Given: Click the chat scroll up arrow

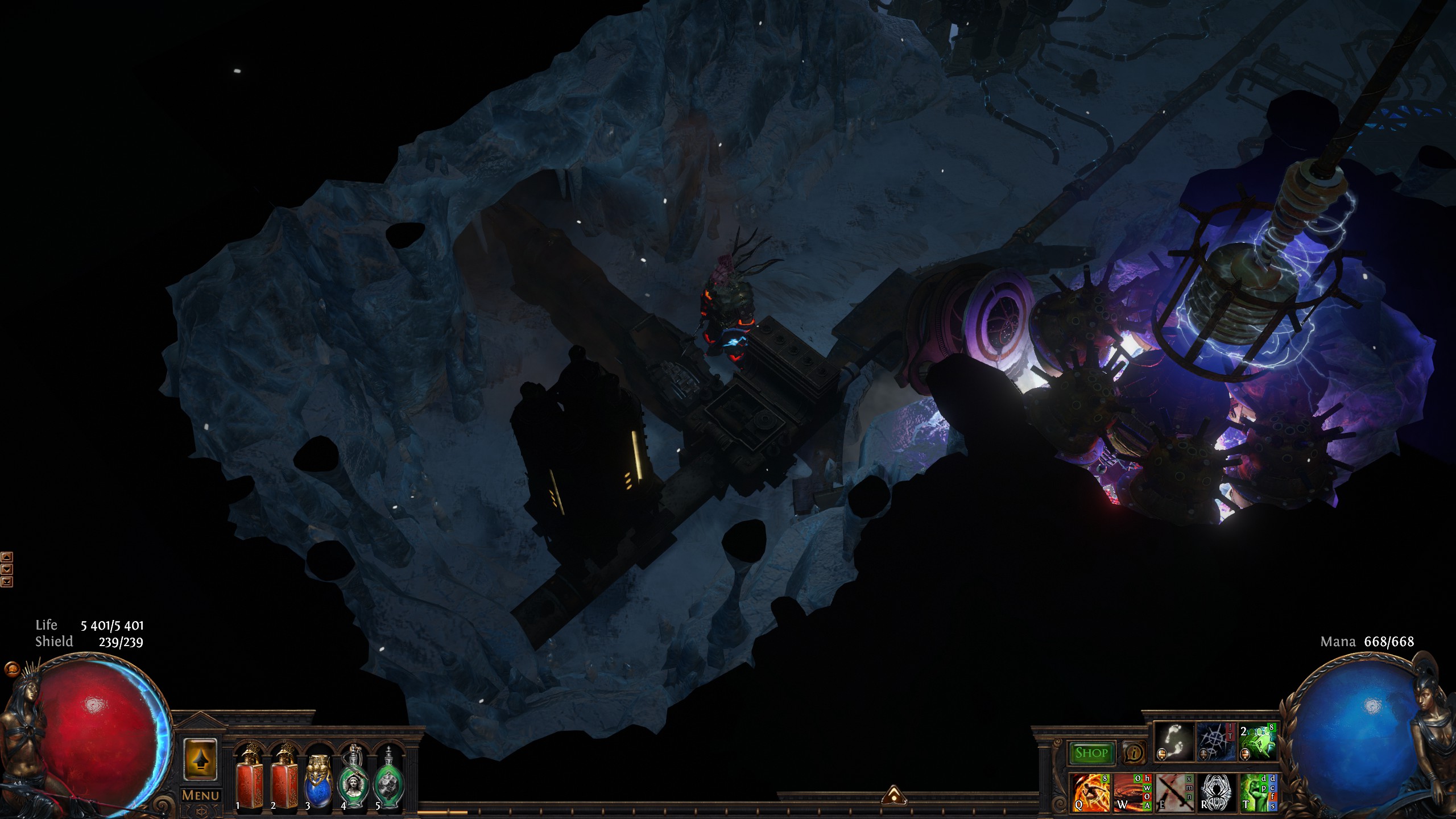Looking at the screenshot, I should click(7, 557).
